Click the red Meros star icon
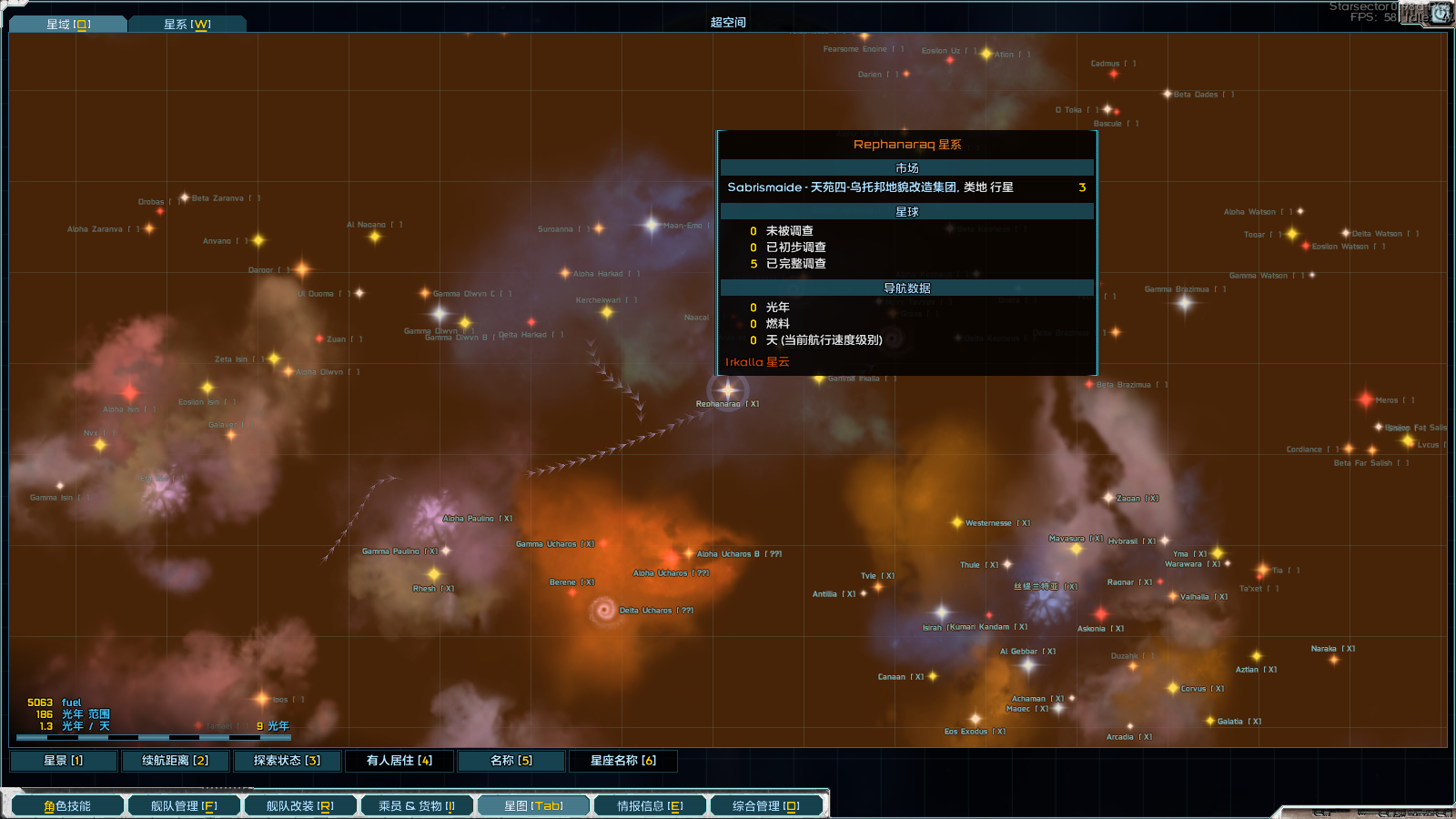The height and width of the screenshot is (819, 1456). click(1368, 400)
